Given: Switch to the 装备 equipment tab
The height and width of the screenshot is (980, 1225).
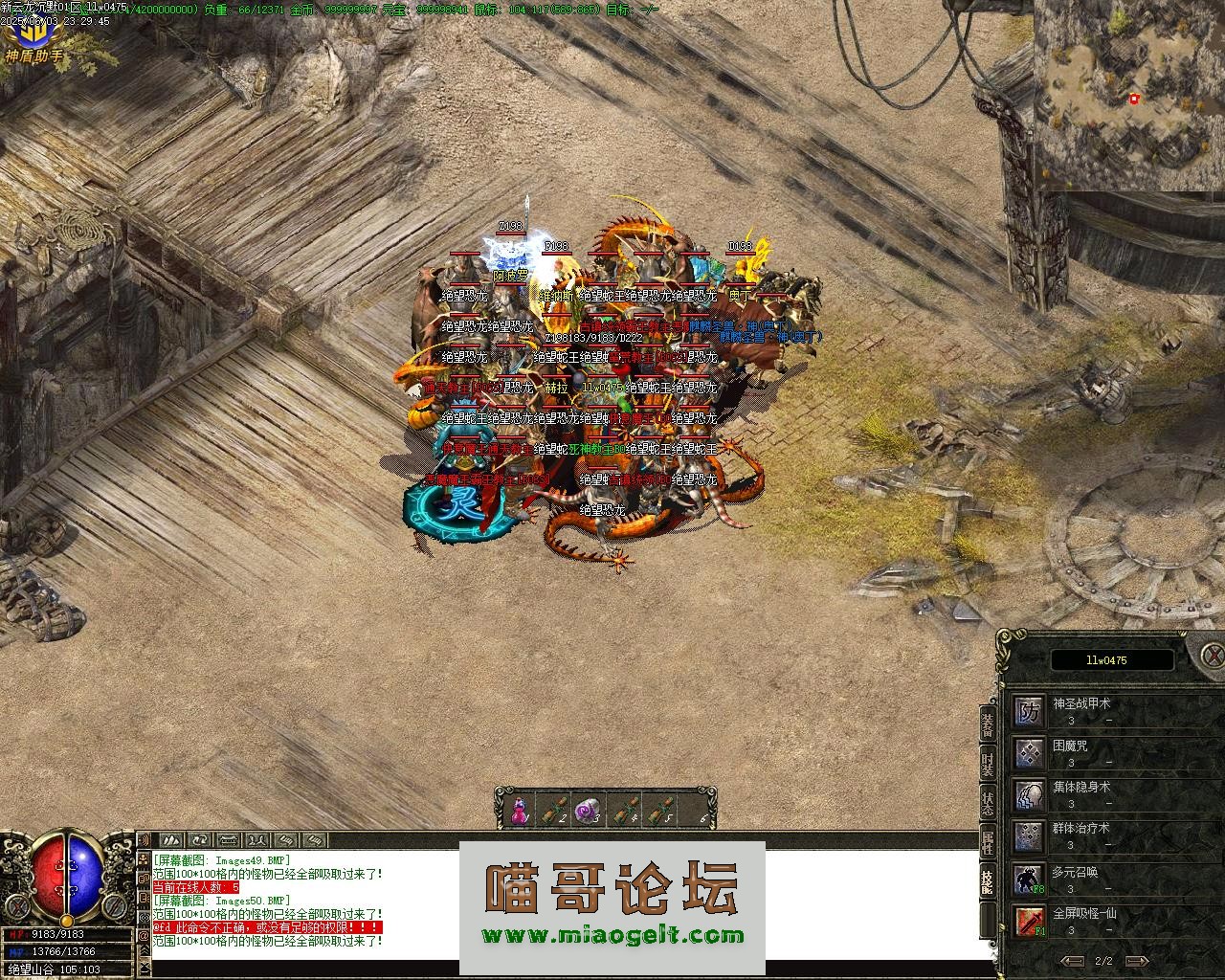Looking at the screenshot, I should pos(987,725).
